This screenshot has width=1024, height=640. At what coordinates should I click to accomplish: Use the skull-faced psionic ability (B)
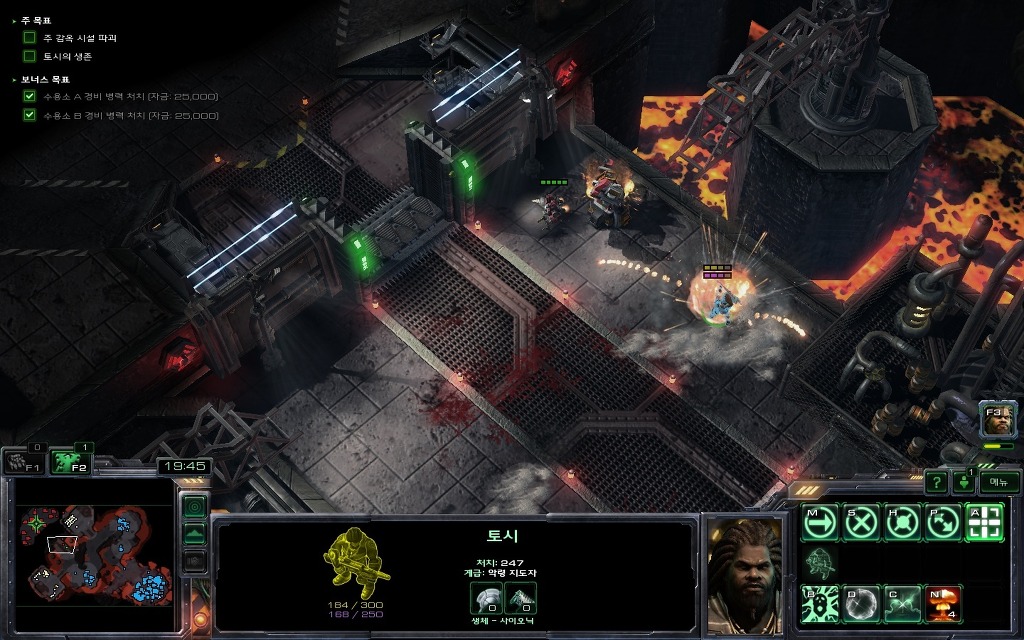point(820,604)
